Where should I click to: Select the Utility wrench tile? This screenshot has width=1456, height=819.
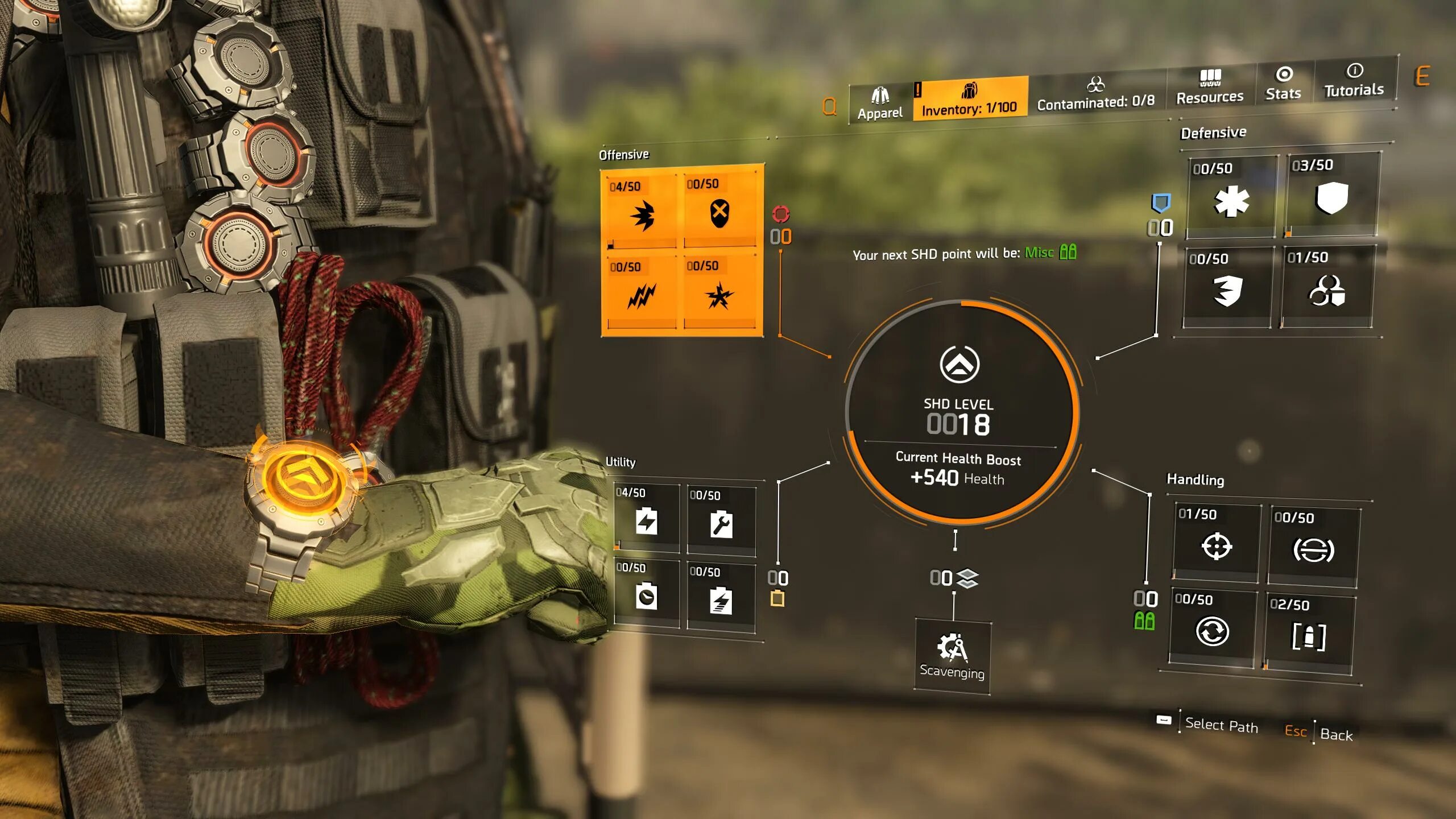(x=721, y=520)
